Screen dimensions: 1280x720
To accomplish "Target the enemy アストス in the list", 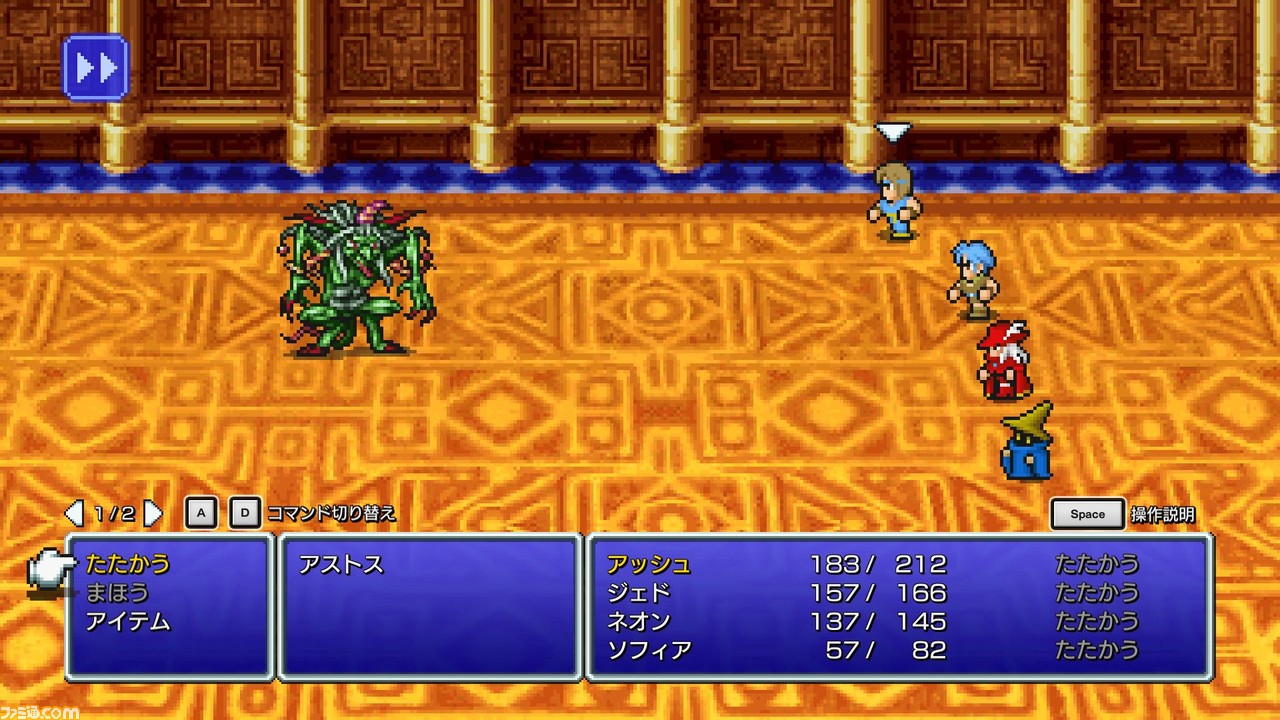I will point(341,565).
